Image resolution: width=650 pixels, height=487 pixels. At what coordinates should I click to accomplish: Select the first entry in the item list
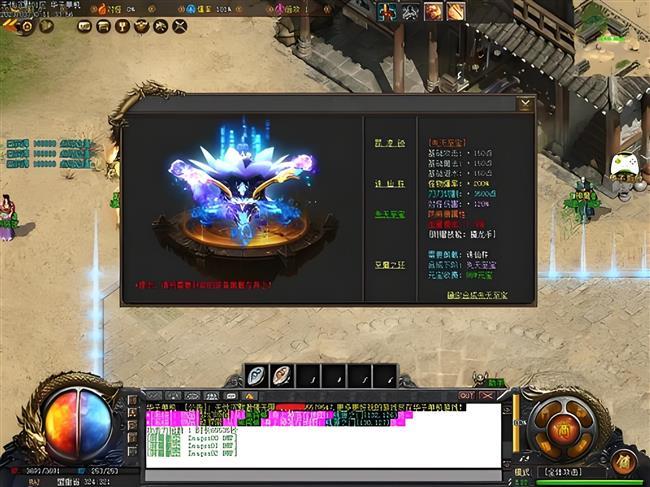point(384,141)
